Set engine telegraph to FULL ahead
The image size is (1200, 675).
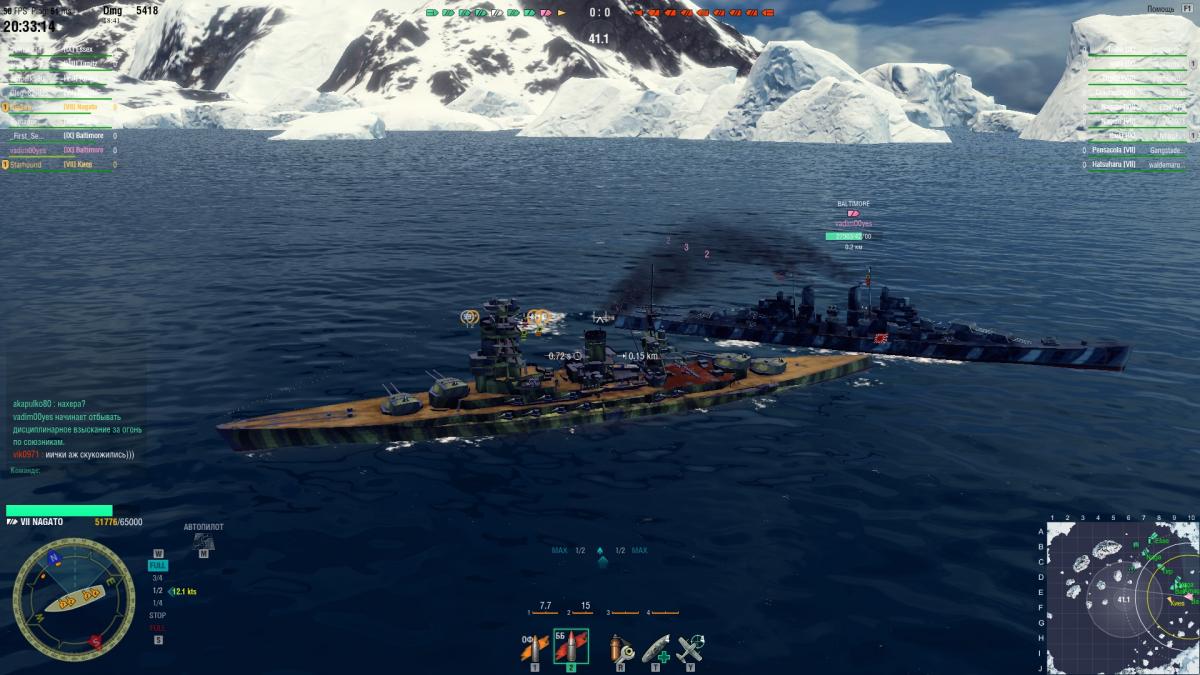coord(158,566)
